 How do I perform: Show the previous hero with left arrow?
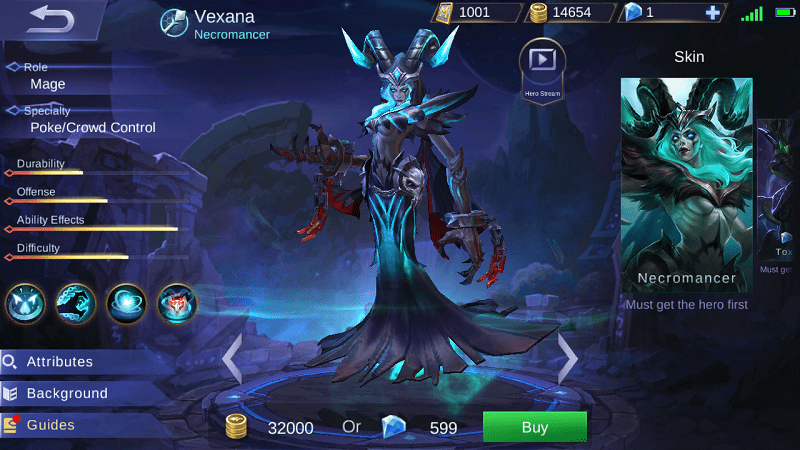(x=232, y=357)
